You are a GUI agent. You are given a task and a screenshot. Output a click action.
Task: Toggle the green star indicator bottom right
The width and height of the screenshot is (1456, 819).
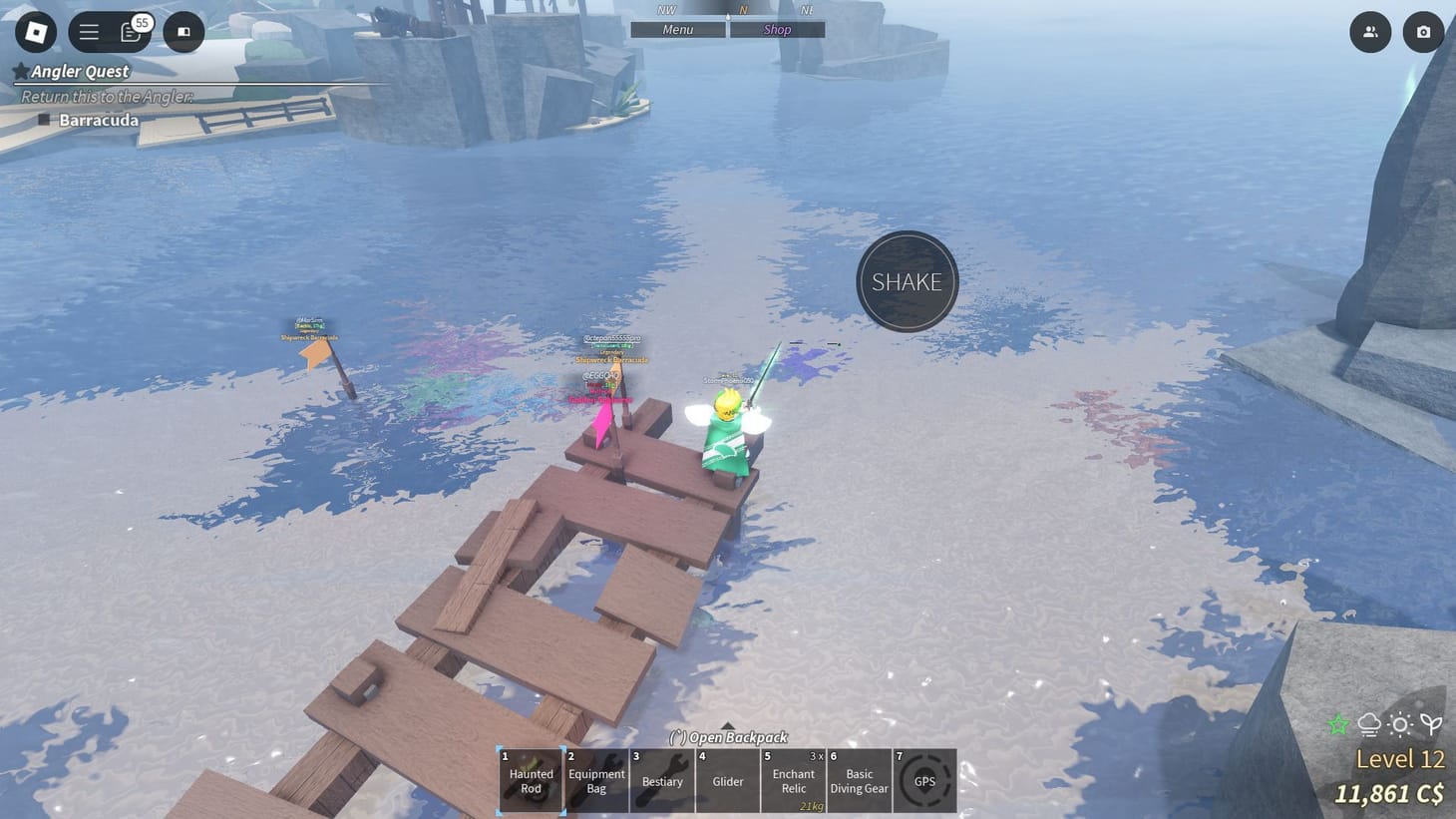(1337, 725)
